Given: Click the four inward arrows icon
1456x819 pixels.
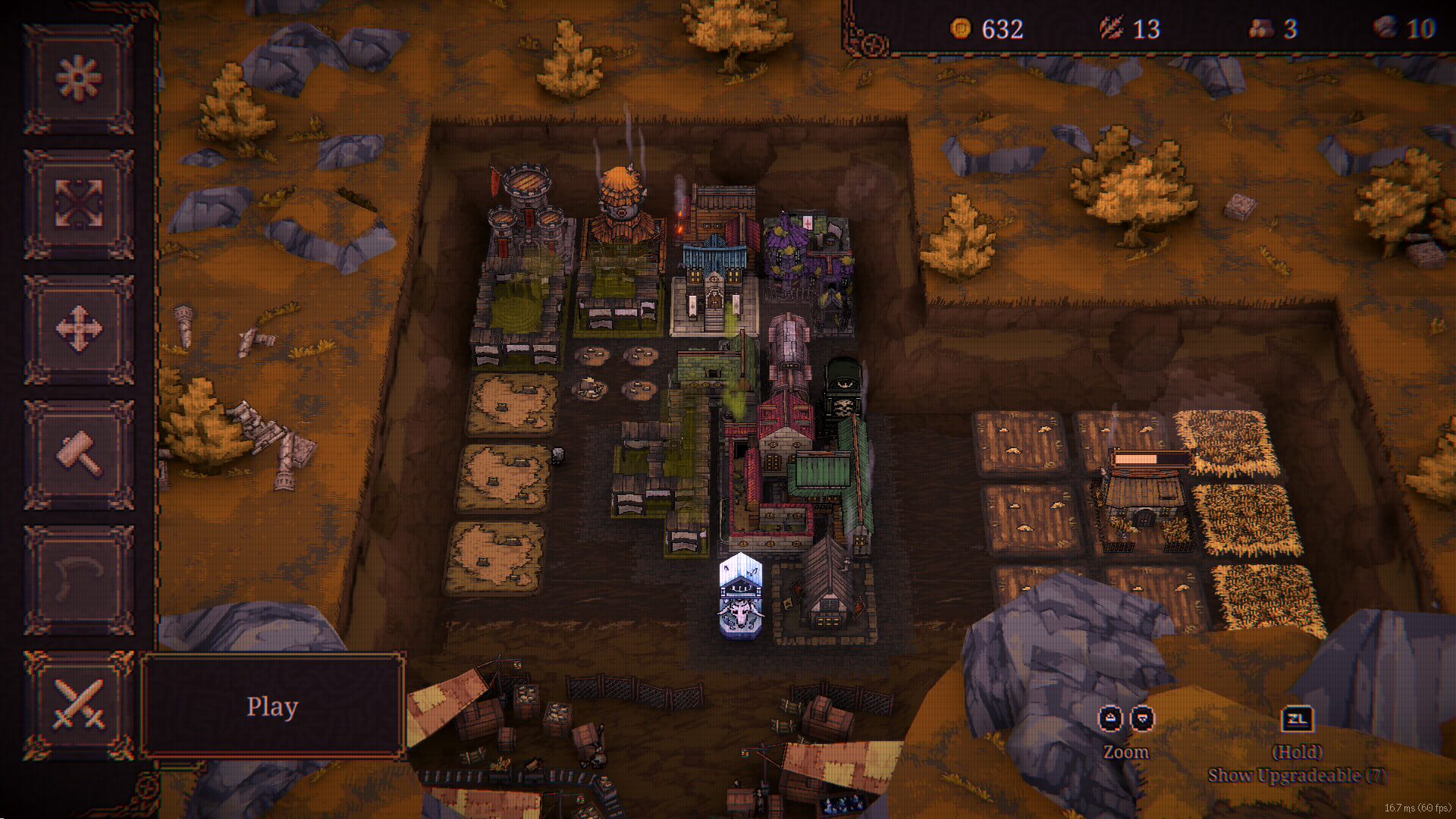Looking at the screenshot, I should (x=79, y=203).
